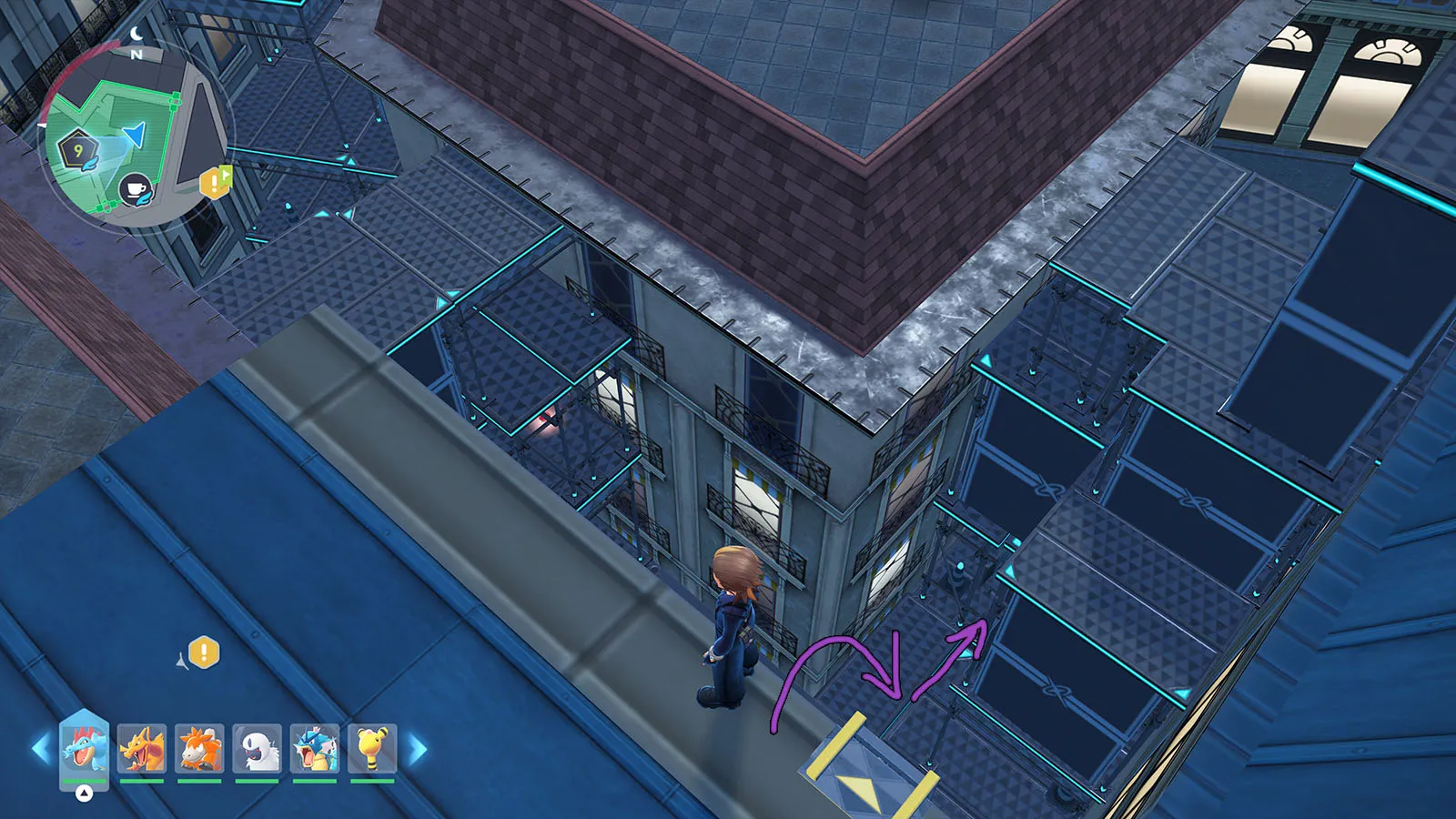Image resolution: width=1456 pixels, height=819 pixels.
Task: Select the orange quest marker on minimap edge
Action: [x=215, y=181]
